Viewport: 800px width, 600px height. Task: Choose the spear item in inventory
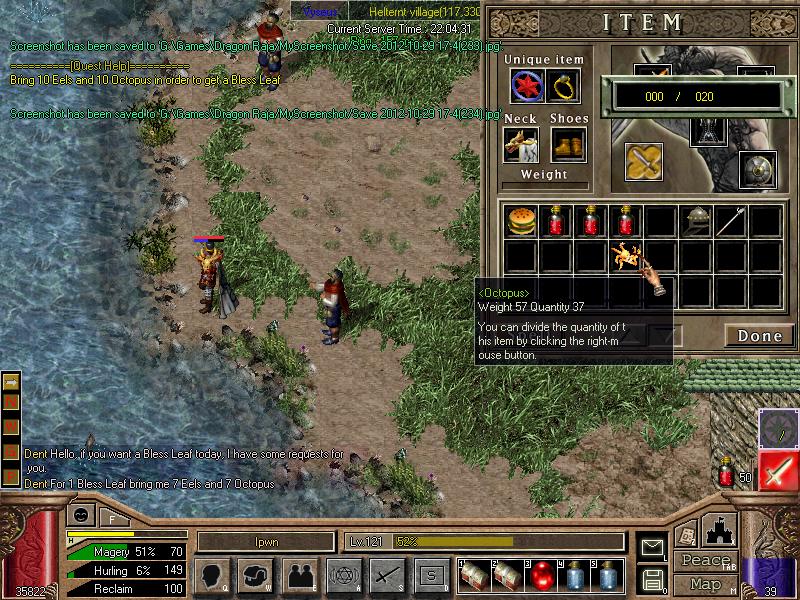[731, 221]
